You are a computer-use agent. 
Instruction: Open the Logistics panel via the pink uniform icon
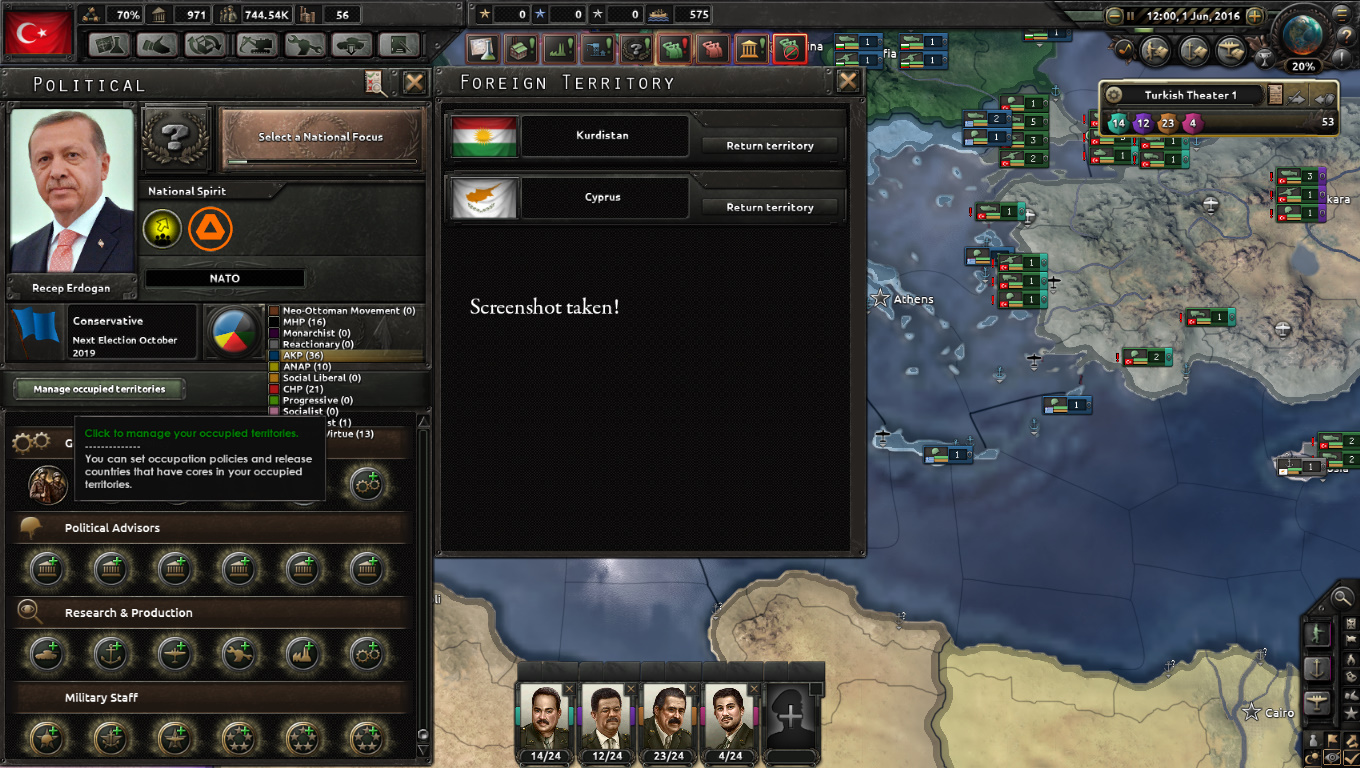click(x=712, y=48)
